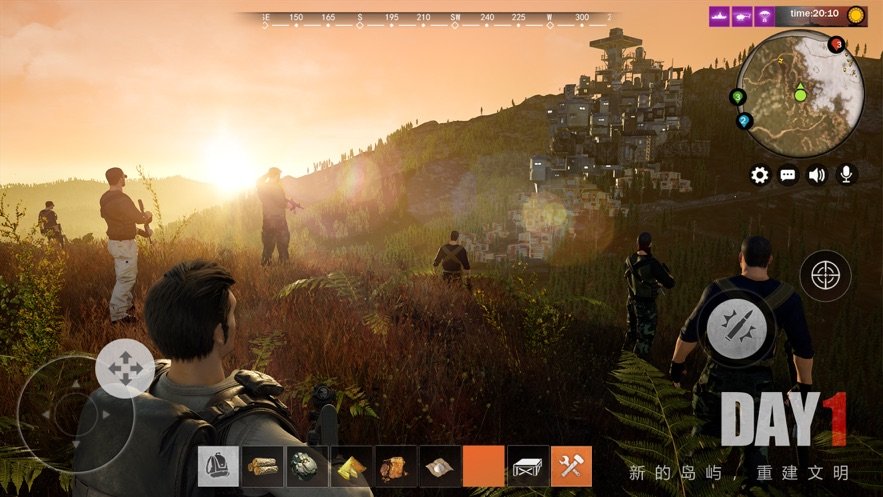Open the building structure menu

(528, 466)
